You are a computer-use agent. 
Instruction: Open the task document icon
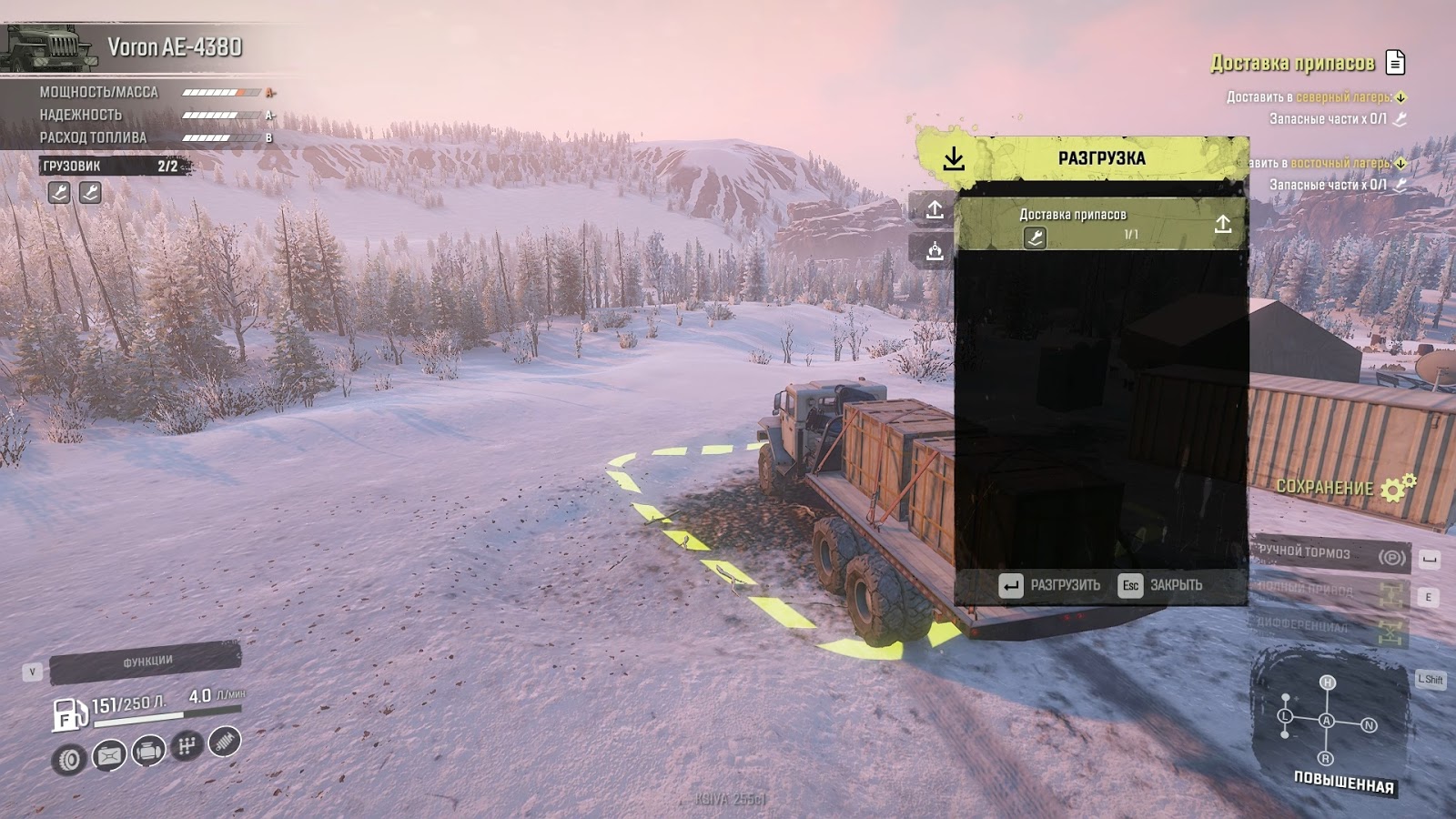pos(1395,62)
